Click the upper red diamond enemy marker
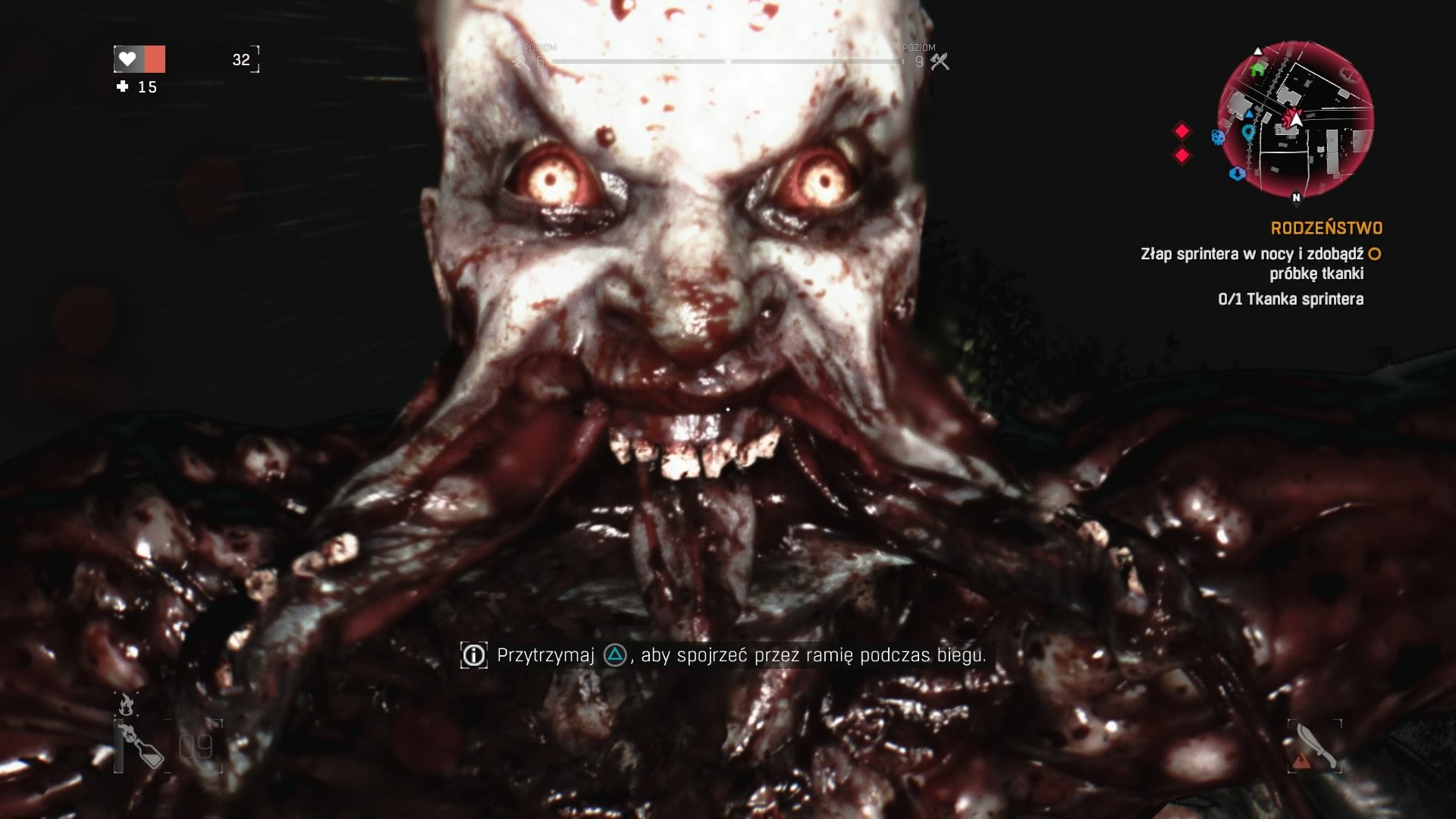Viewport: 1456px width, 819px height. coord(1182,130)
